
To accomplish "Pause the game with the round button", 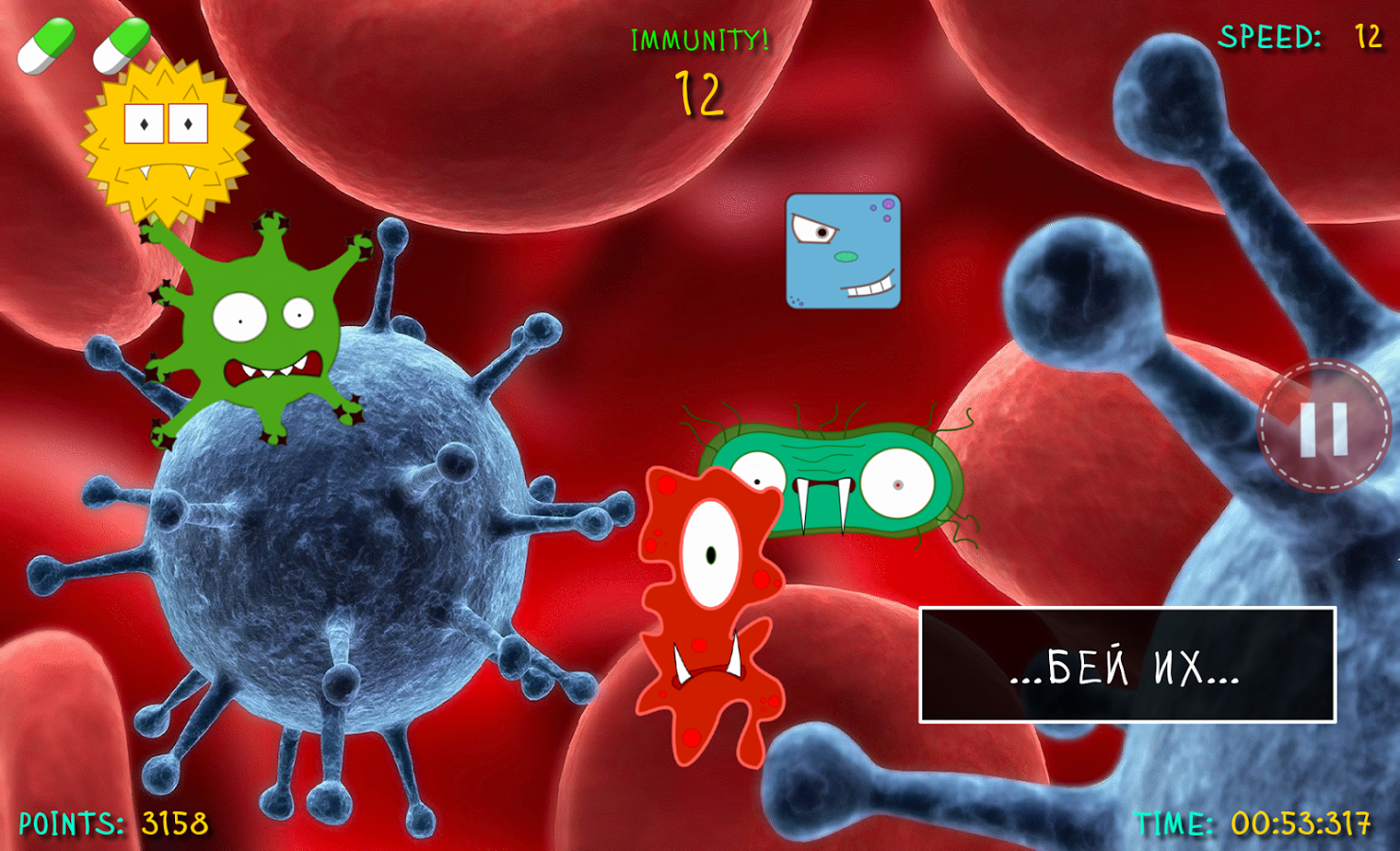I will [1323, 427].
